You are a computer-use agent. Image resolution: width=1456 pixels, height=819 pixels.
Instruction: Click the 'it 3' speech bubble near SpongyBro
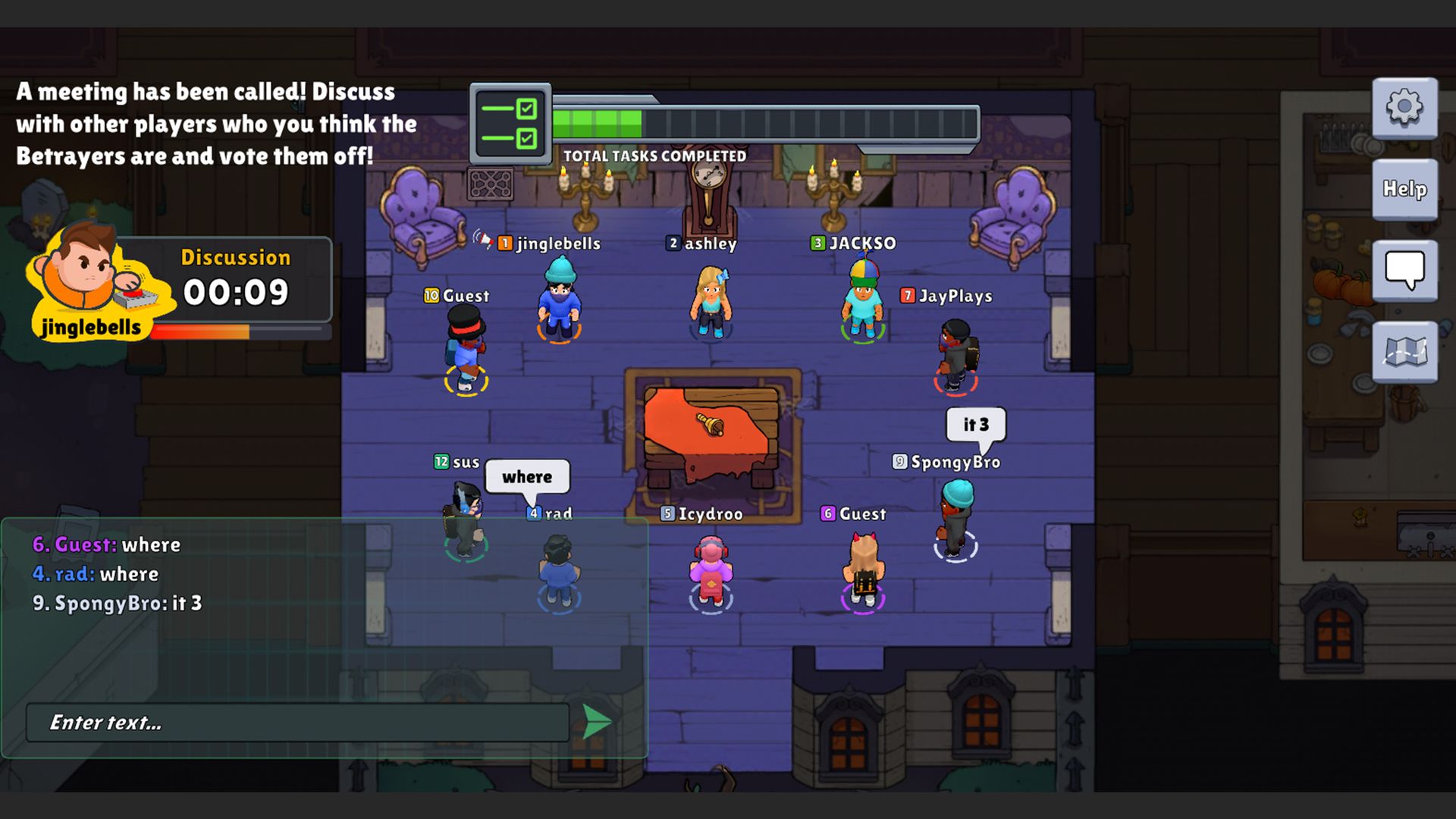point(974,425)
